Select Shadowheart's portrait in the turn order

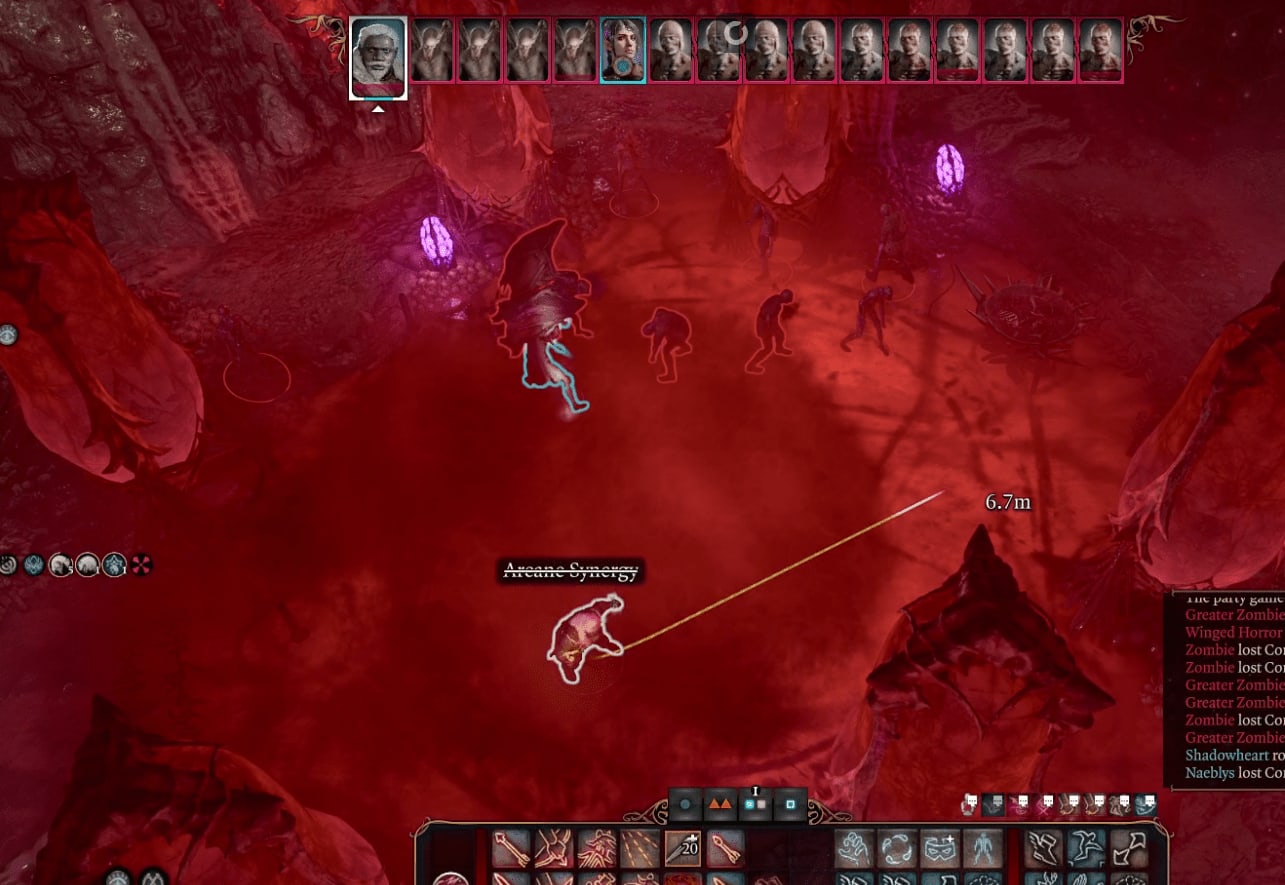click(622, 51)
